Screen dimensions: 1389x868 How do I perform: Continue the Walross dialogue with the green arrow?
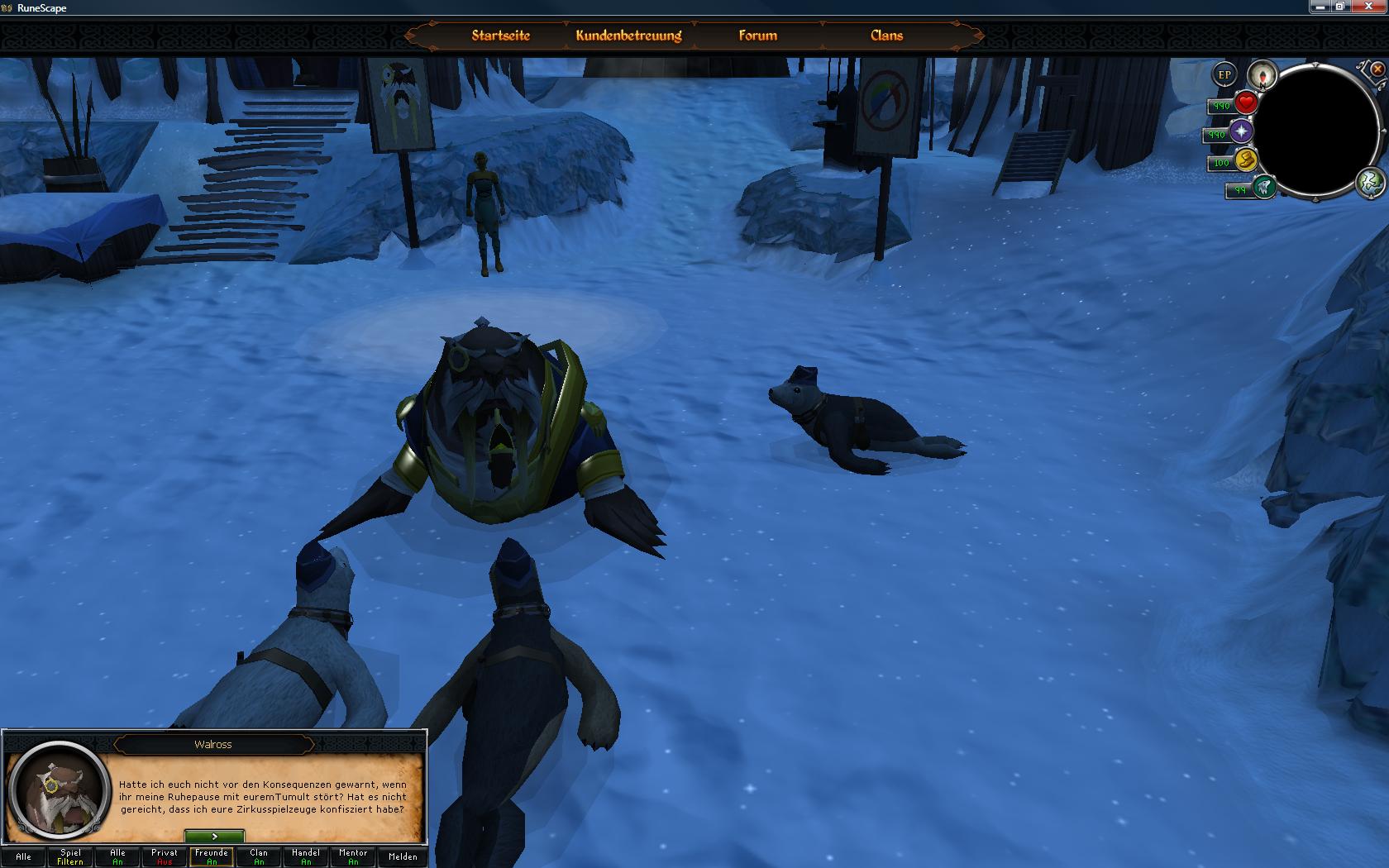pos(214,837)
